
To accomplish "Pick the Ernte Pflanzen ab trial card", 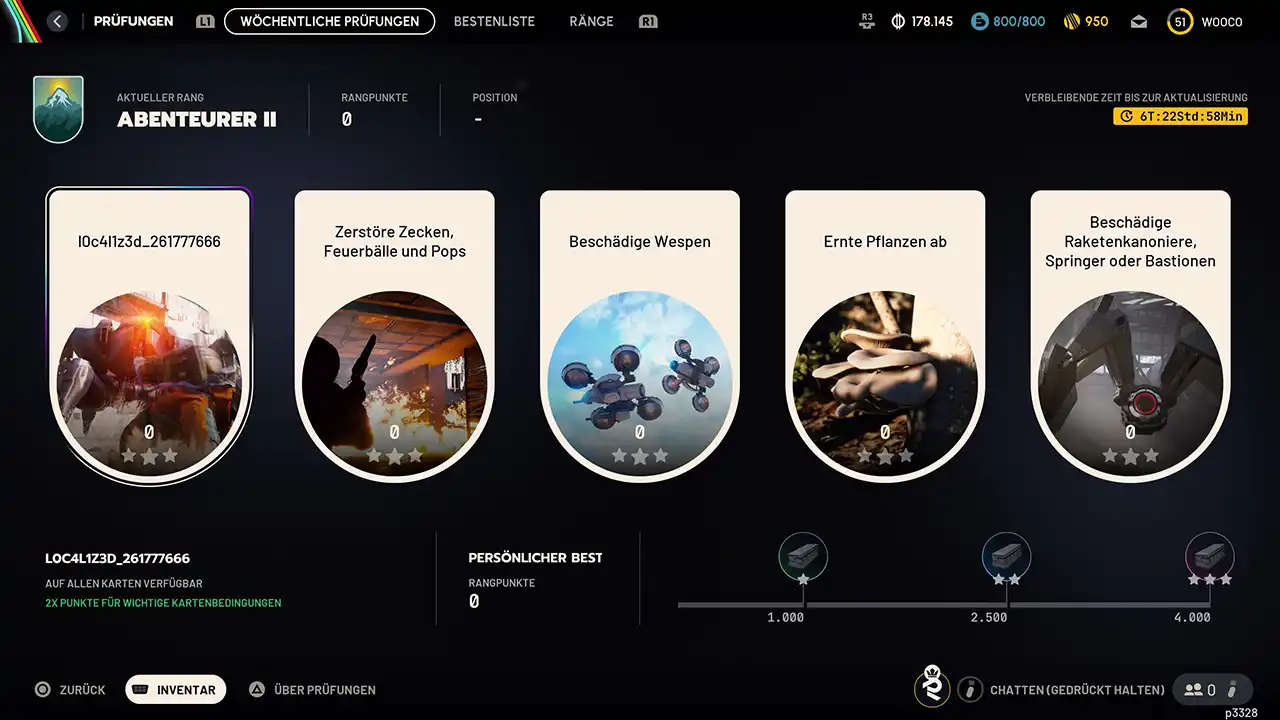I will click(885, 335).
